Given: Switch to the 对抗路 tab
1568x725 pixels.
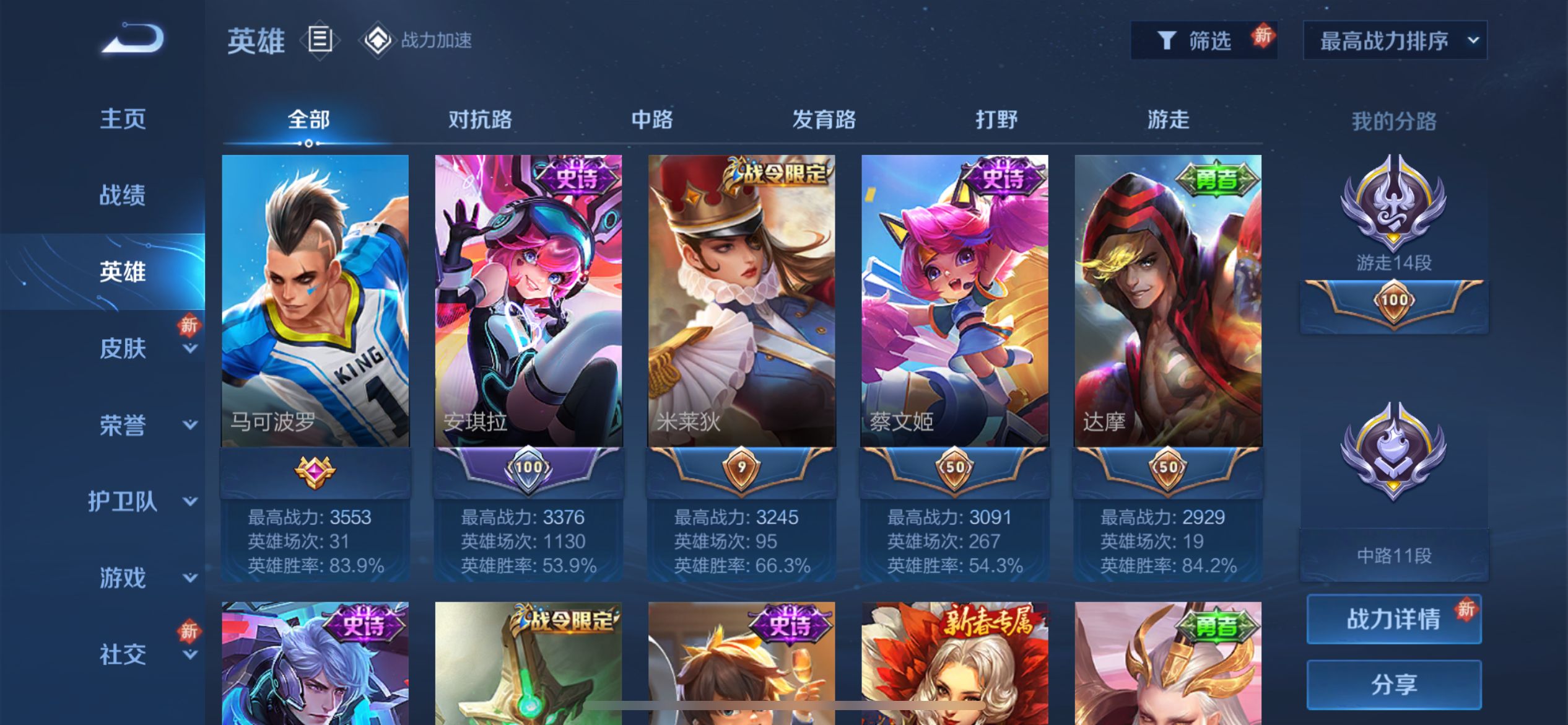Looking at the screenshot, I should tap(480, 120).
